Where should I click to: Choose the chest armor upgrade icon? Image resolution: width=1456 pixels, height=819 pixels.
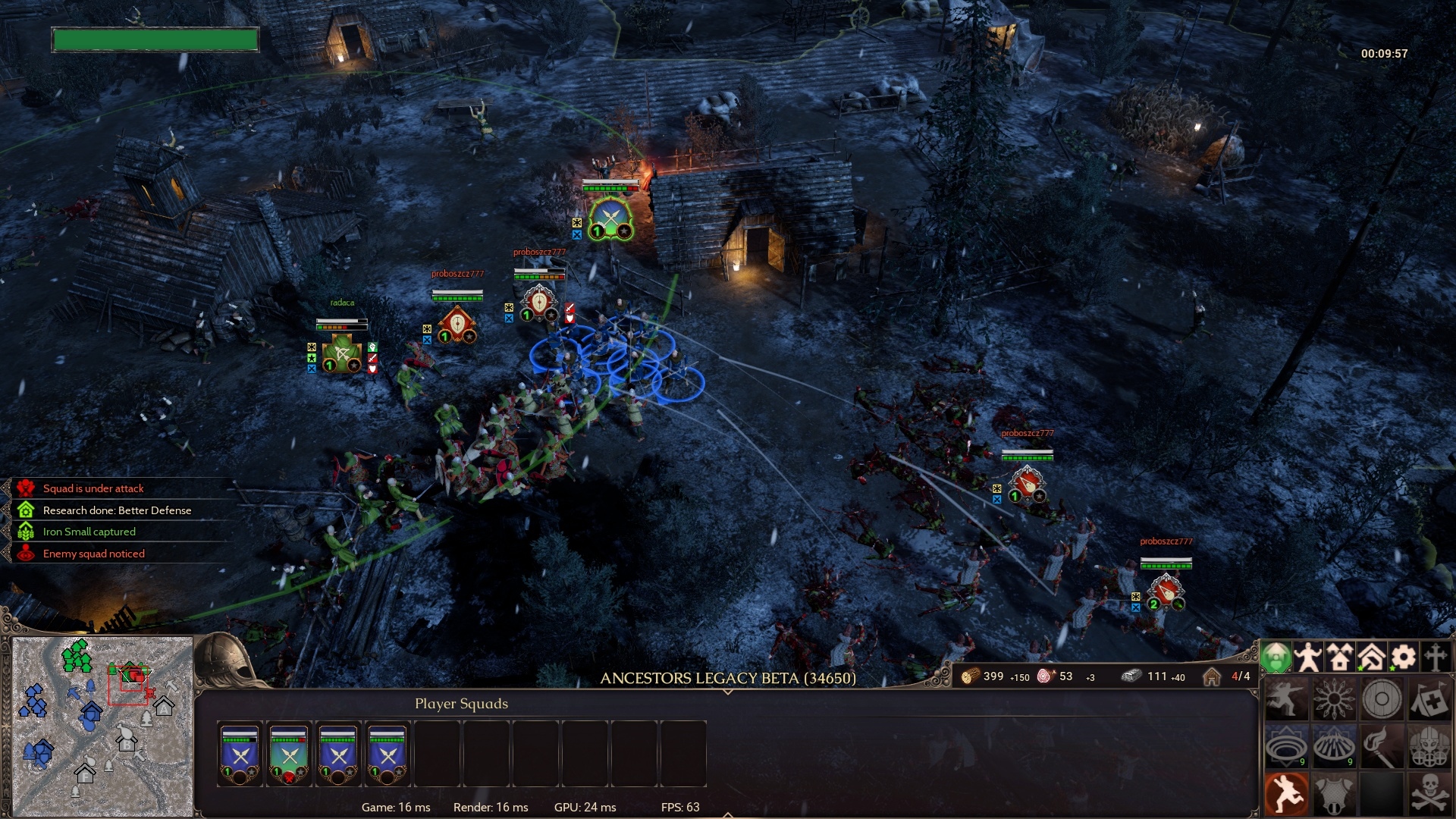click(x=1334, y=794)
